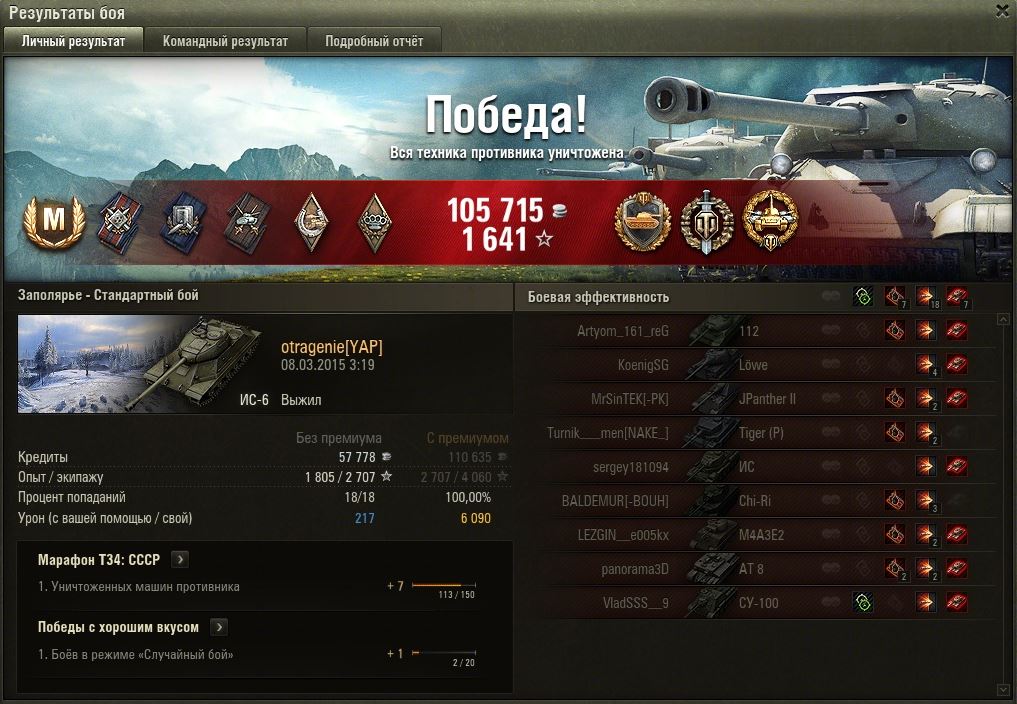Expand the Победы с хорошим вкусом mission

[219, 627]
